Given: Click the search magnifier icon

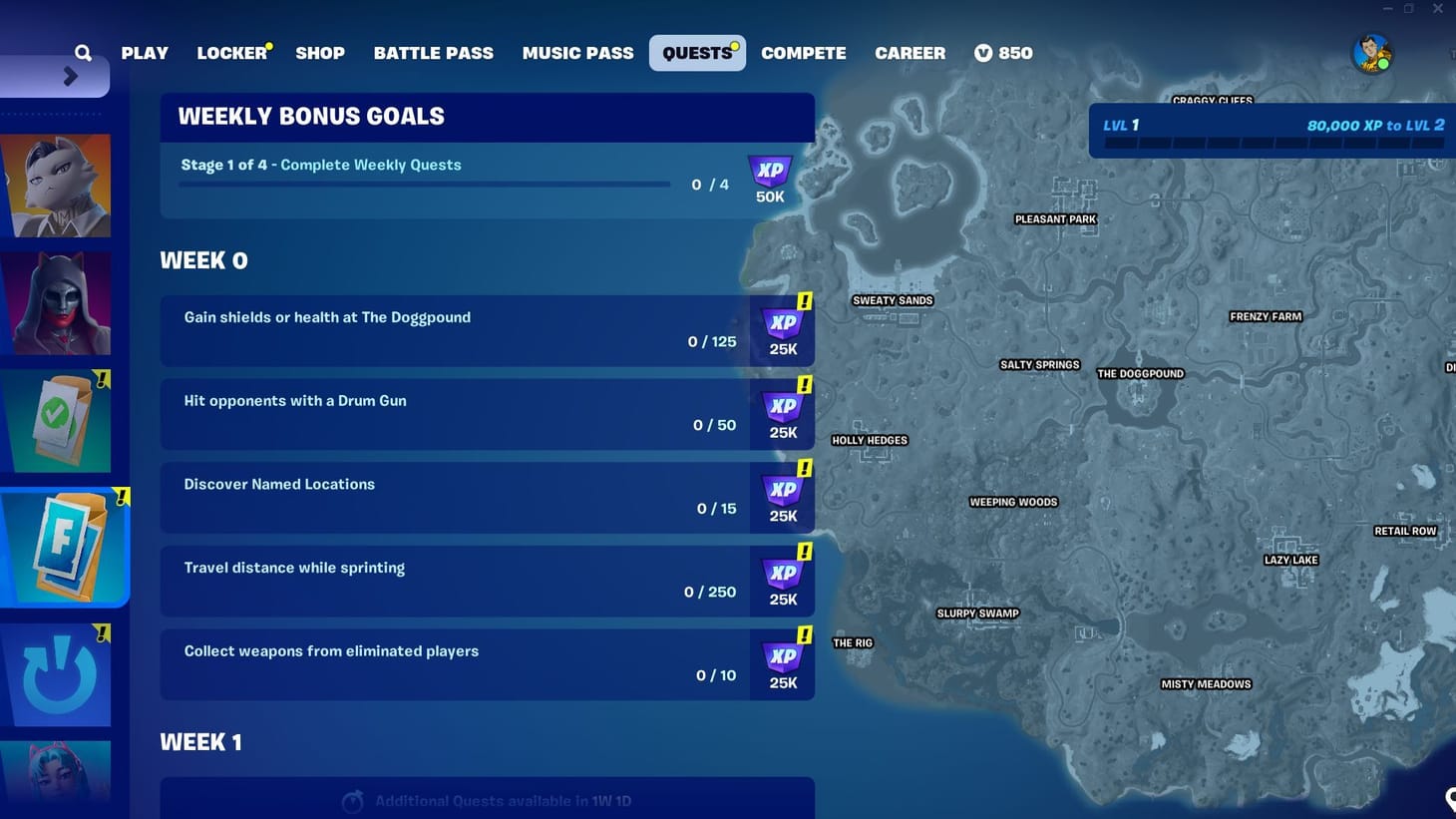Looking at the screenshot, I should [x=83, y=52].
